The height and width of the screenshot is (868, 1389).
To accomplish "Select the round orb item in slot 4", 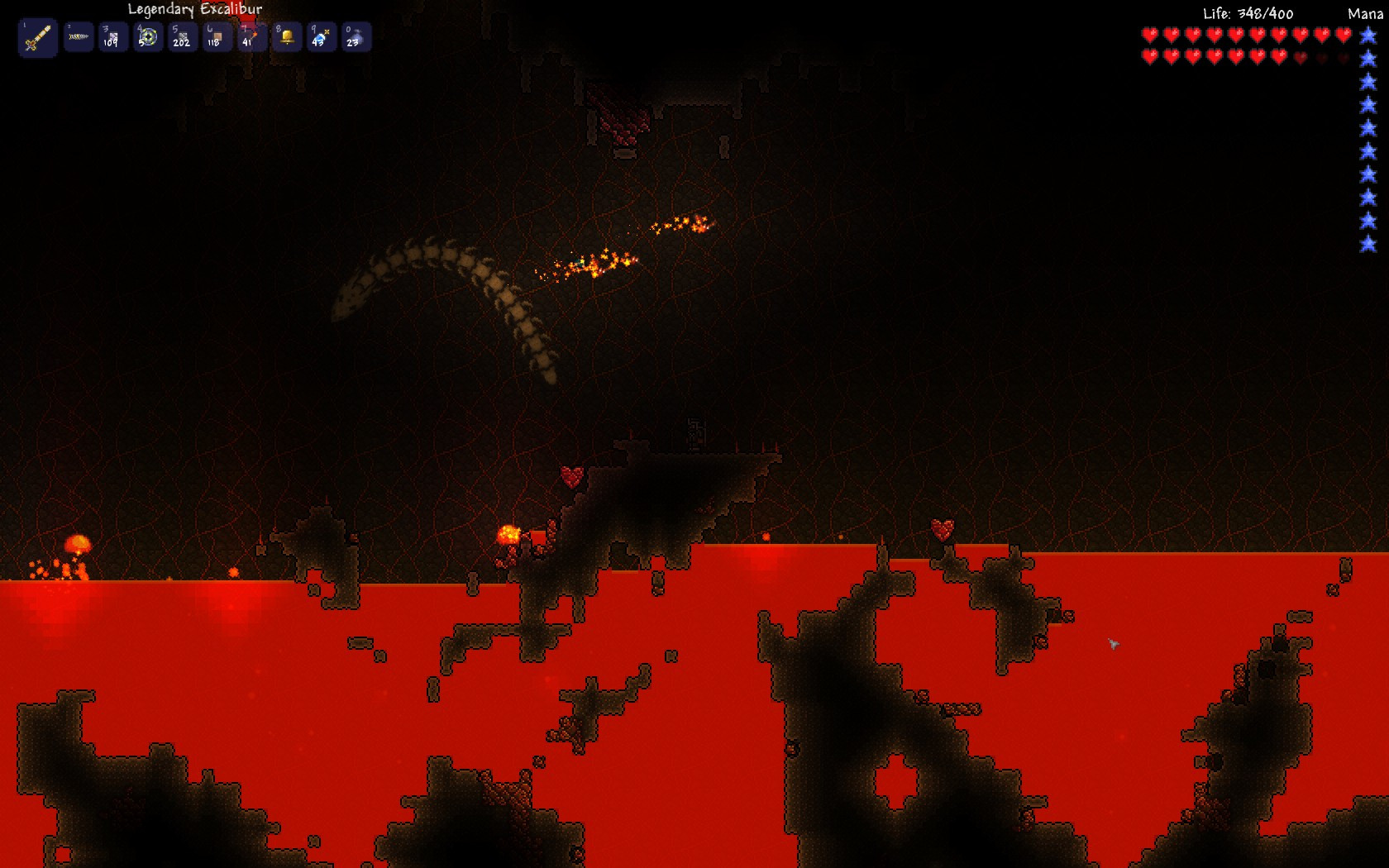I will [x=148, y=37].
